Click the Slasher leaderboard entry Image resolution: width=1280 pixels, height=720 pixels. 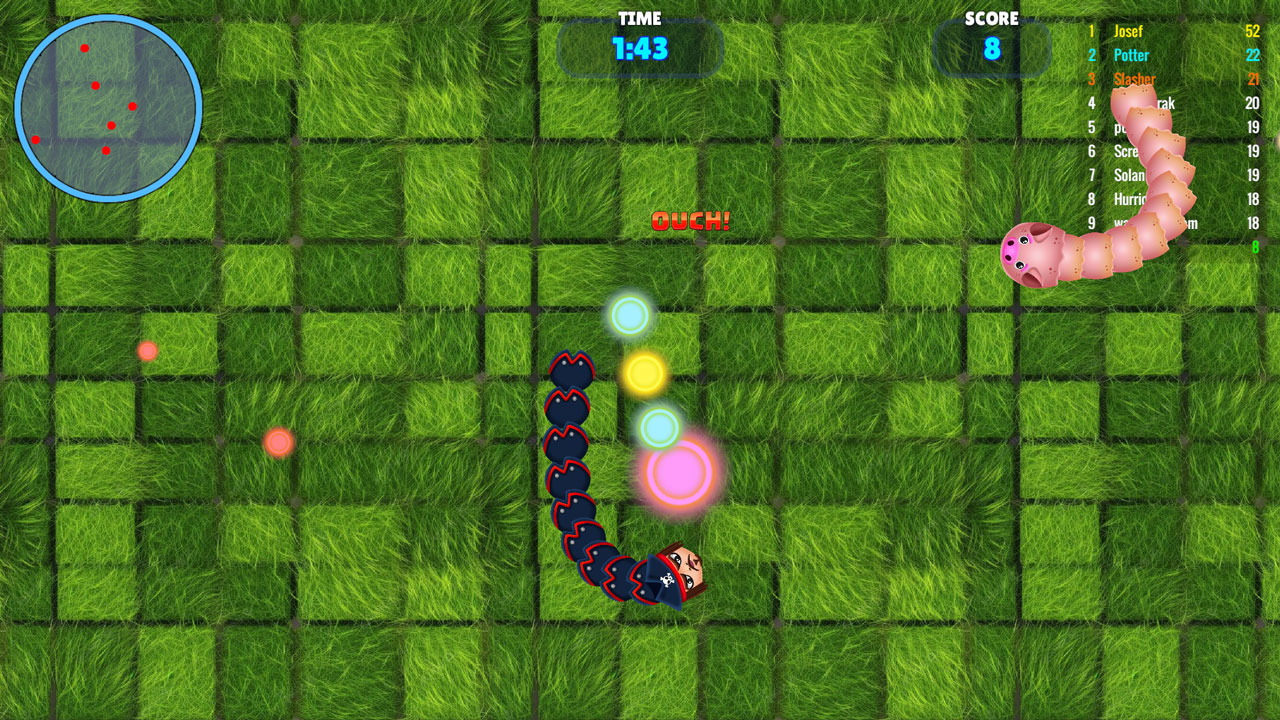1136,79
